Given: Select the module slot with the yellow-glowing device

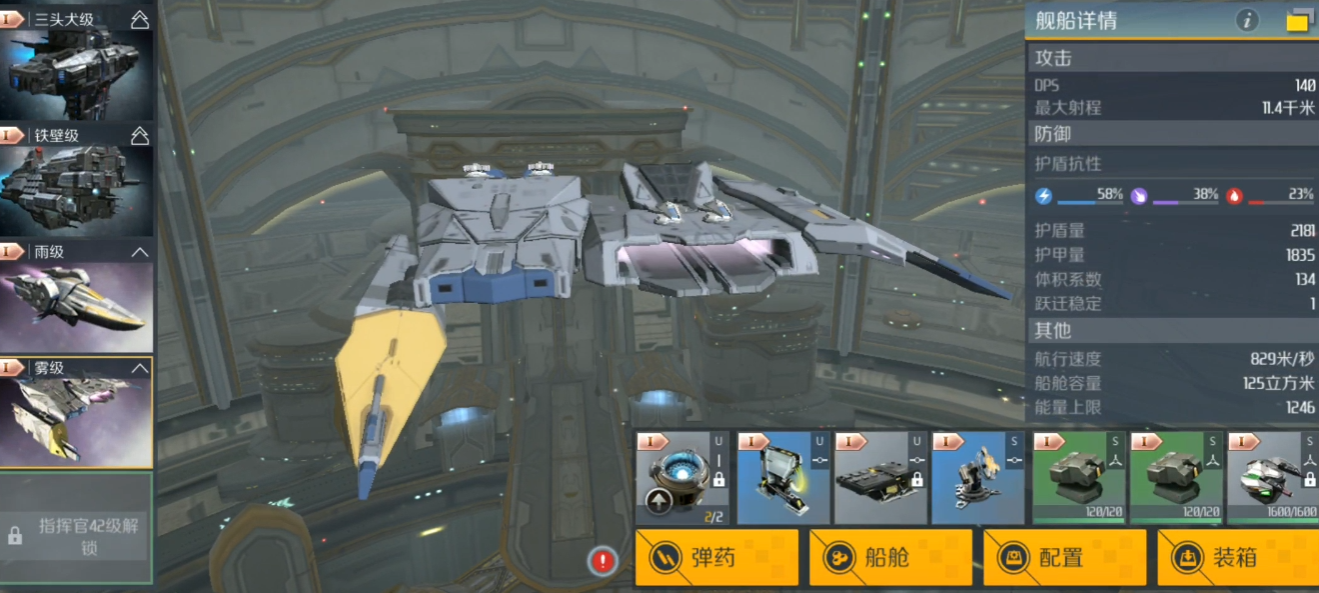Looking at the screenshot, I should pyautogui.click(x=780, y=478).
